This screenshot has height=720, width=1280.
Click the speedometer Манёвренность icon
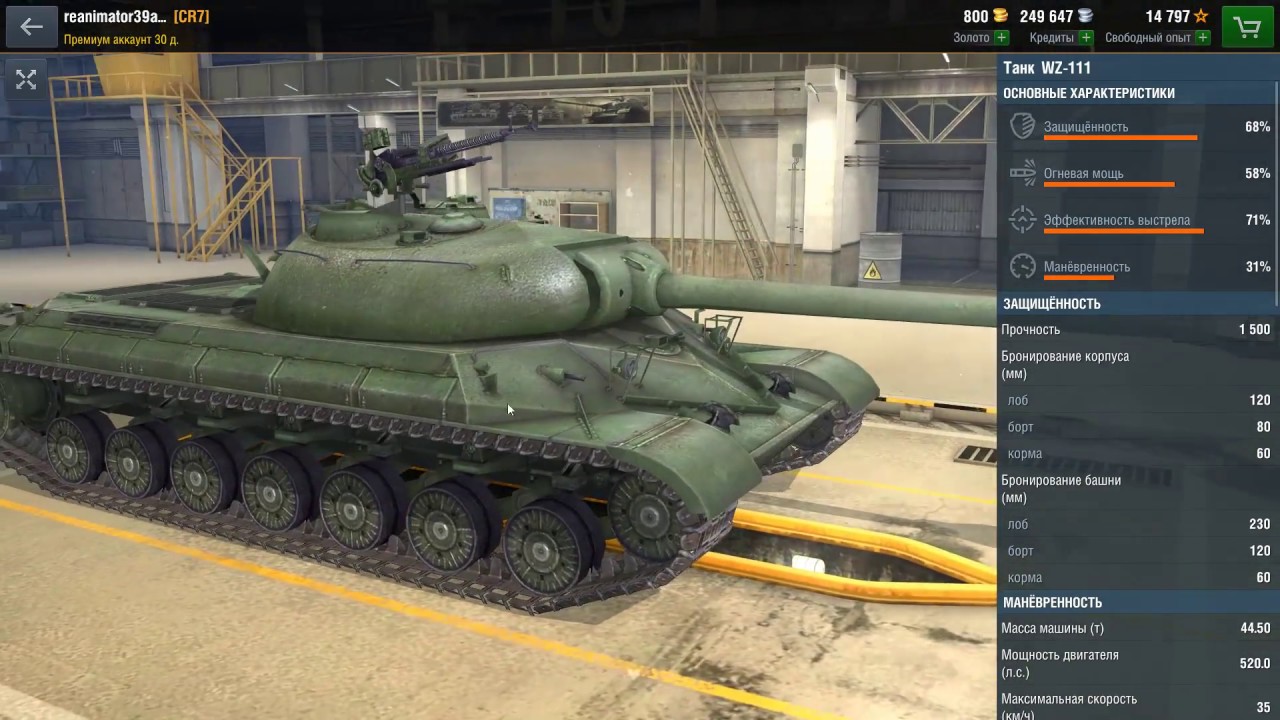coord(1022,267)
